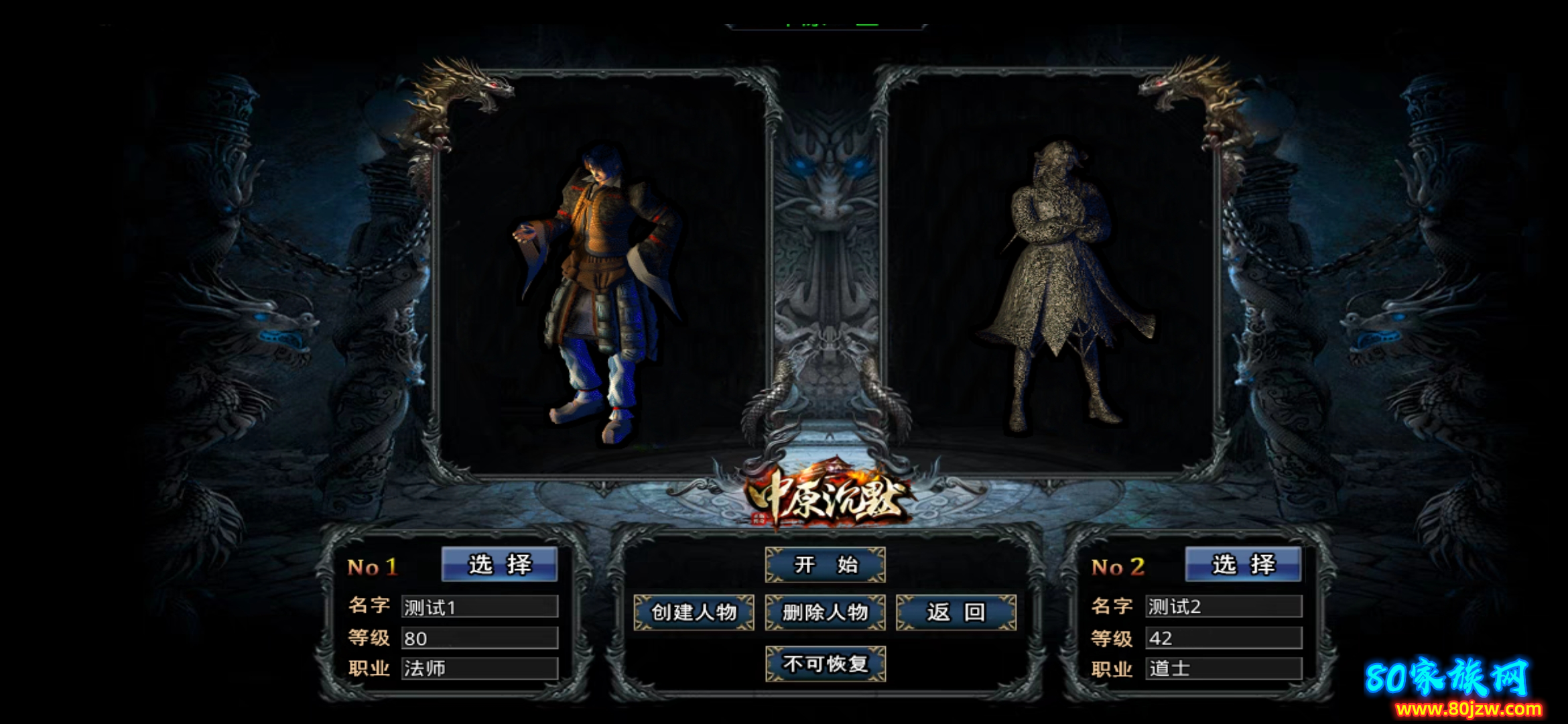This screenshot has width=1568, height=724.
Task: Choose 删除人物 to delete a character
Action: coord(825,612)
